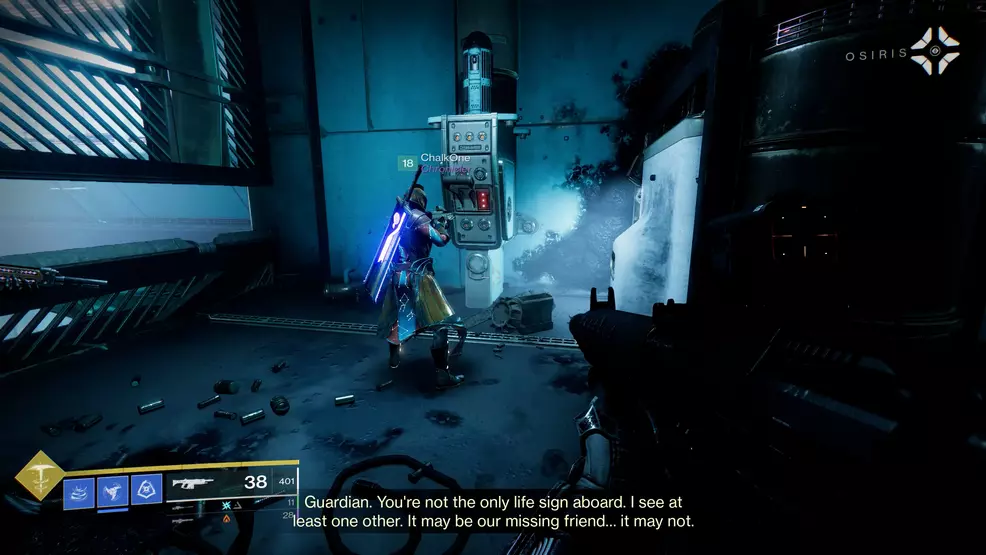Select the ChalkOne player nameplate
Screen dimensions: 986x555
pos(444,158)
